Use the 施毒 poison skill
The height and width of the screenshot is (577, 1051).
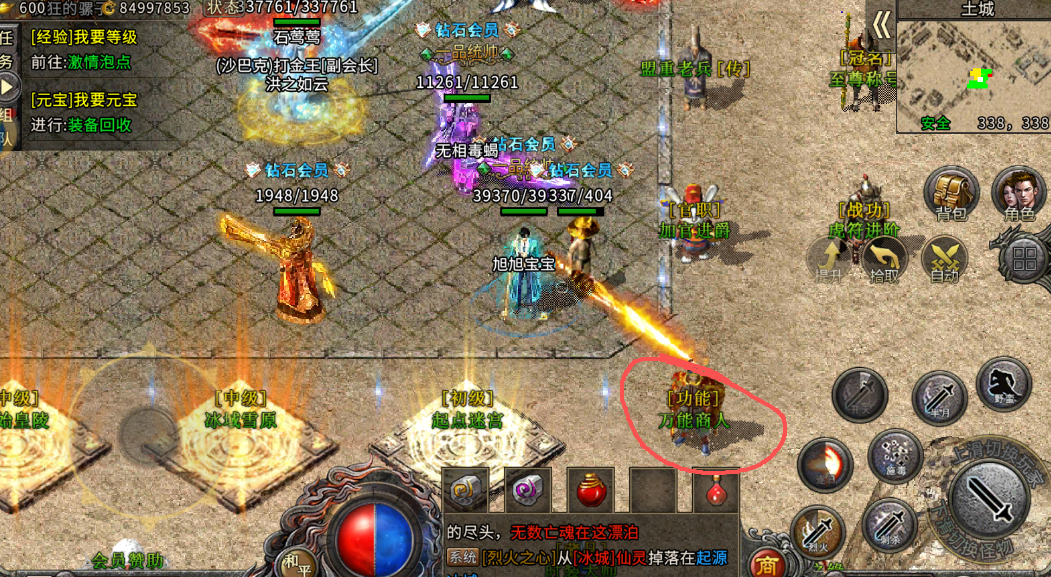coord(894,456)
